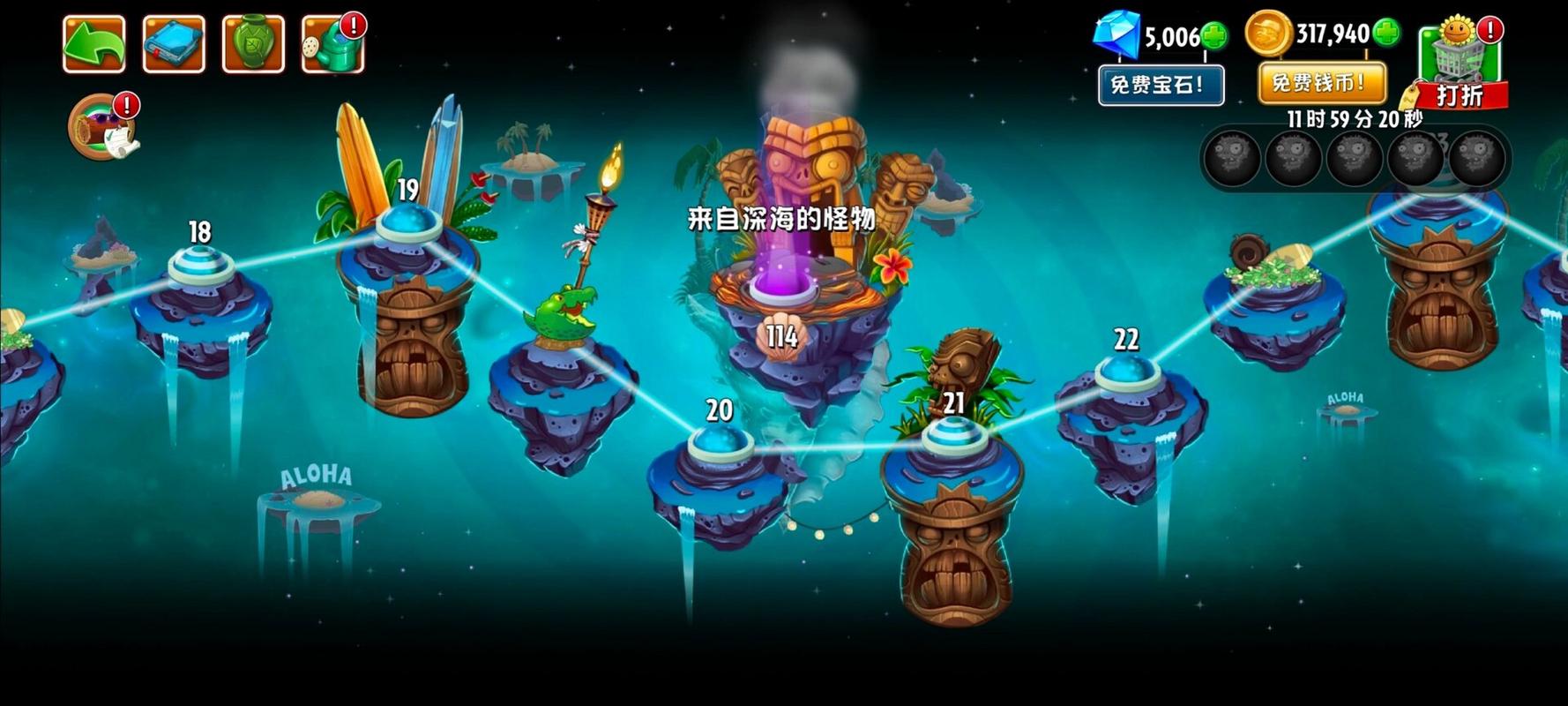Claim the 免费宝石! free gems offer
Screen dimensions: 1568x706
pyautogui.click(x=1160, y=84)
